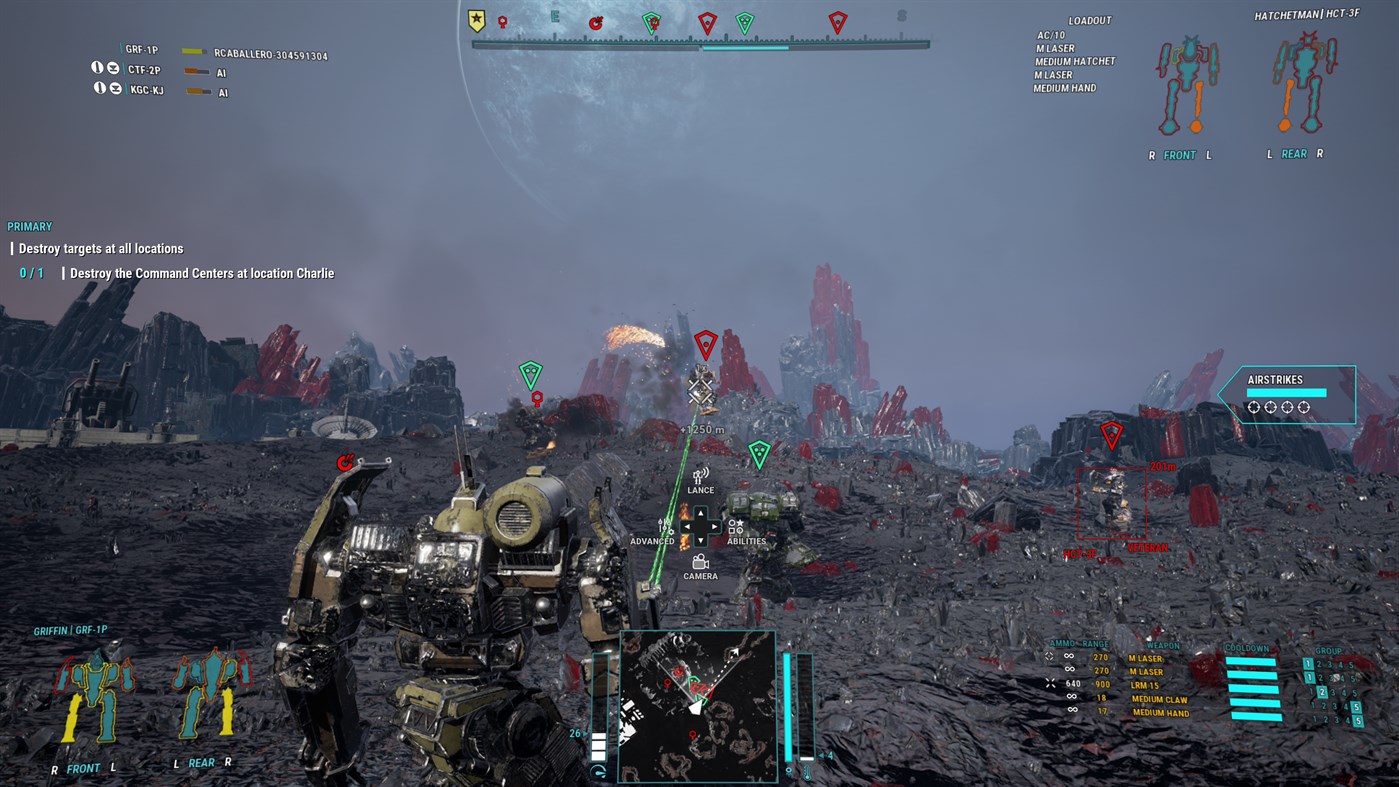Viewport: 1399px width, 787px height.
Task: Select the first airstrike charge icon
Action: (1252, 407)
